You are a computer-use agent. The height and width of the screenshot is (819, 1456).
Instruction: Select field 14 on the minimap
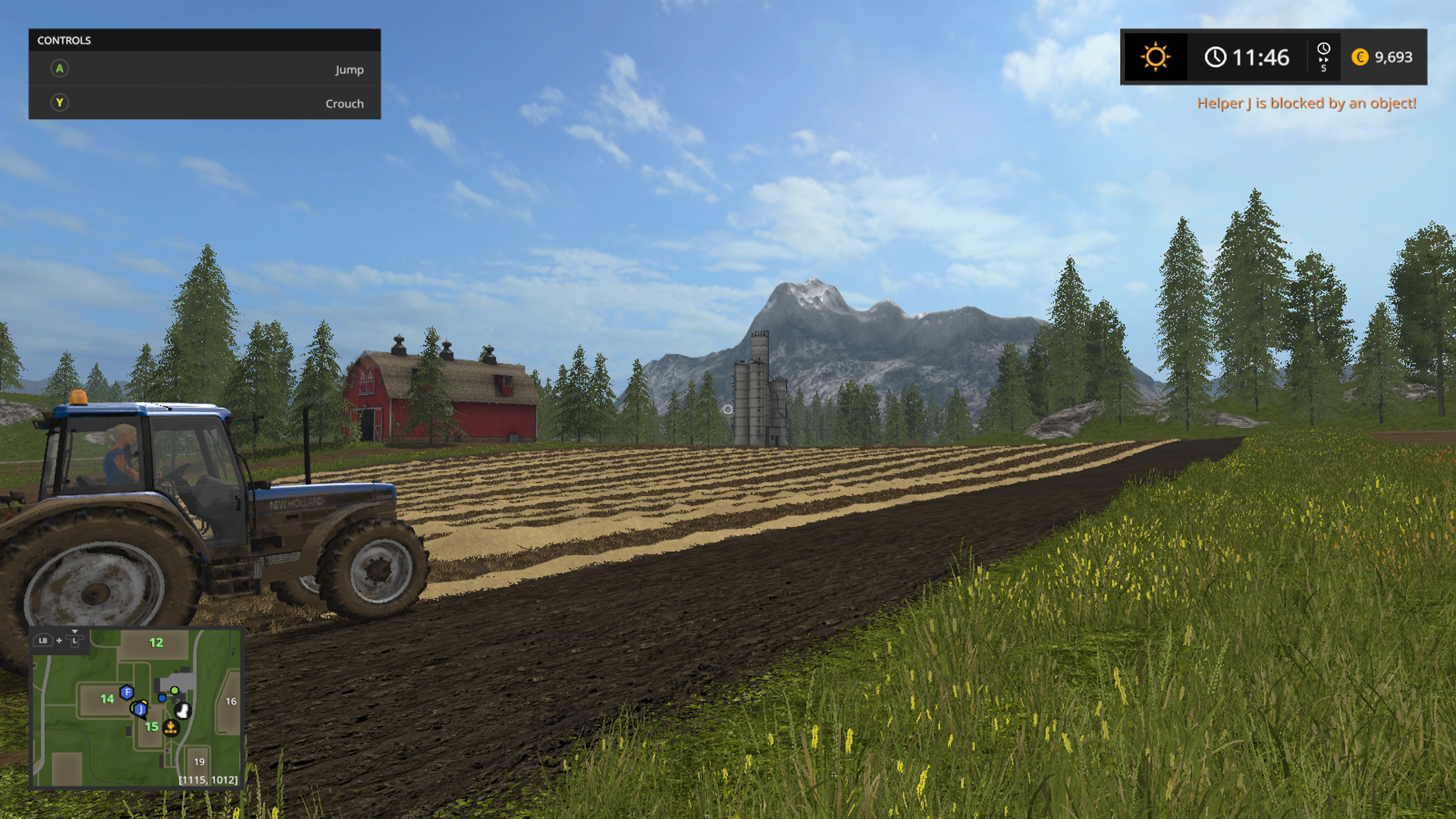(107, 699)
